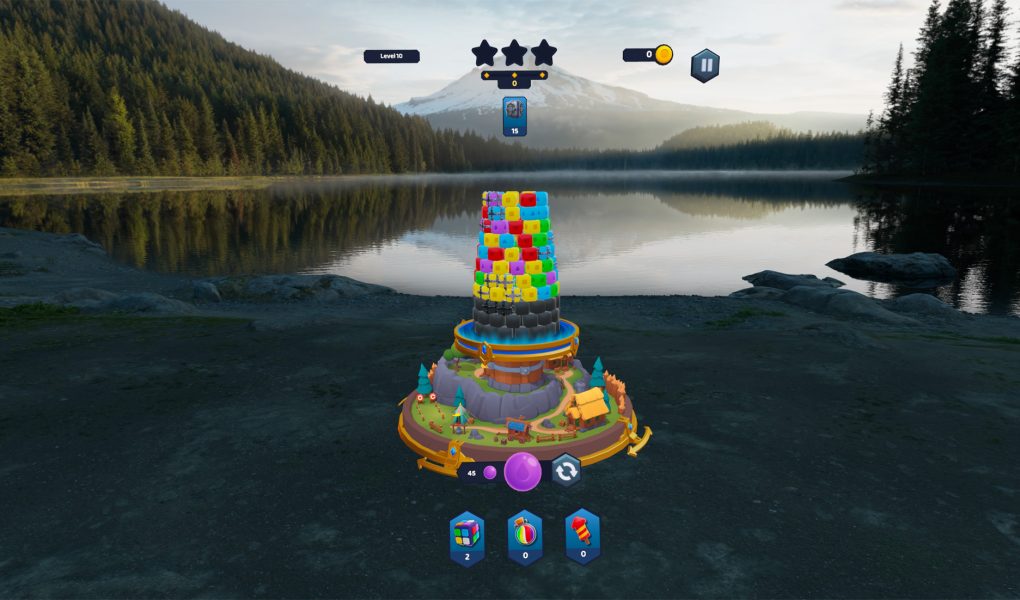Select the large purple paint ball
Viewport: 1020px width, 600px height.
[522, 471]
